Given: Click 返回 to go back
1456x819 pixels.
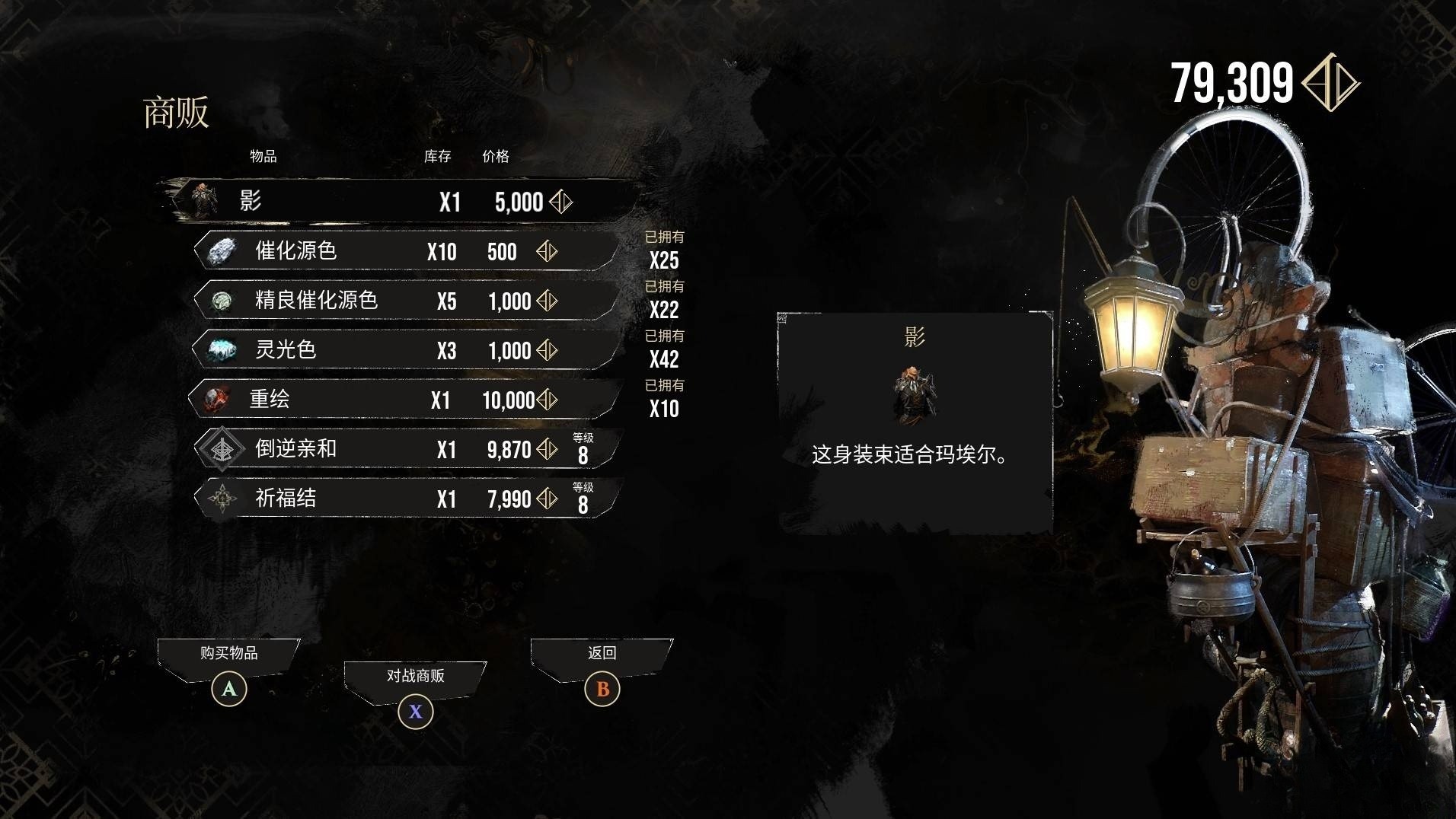Looking at the screenshot, I should tap(602, 653).
